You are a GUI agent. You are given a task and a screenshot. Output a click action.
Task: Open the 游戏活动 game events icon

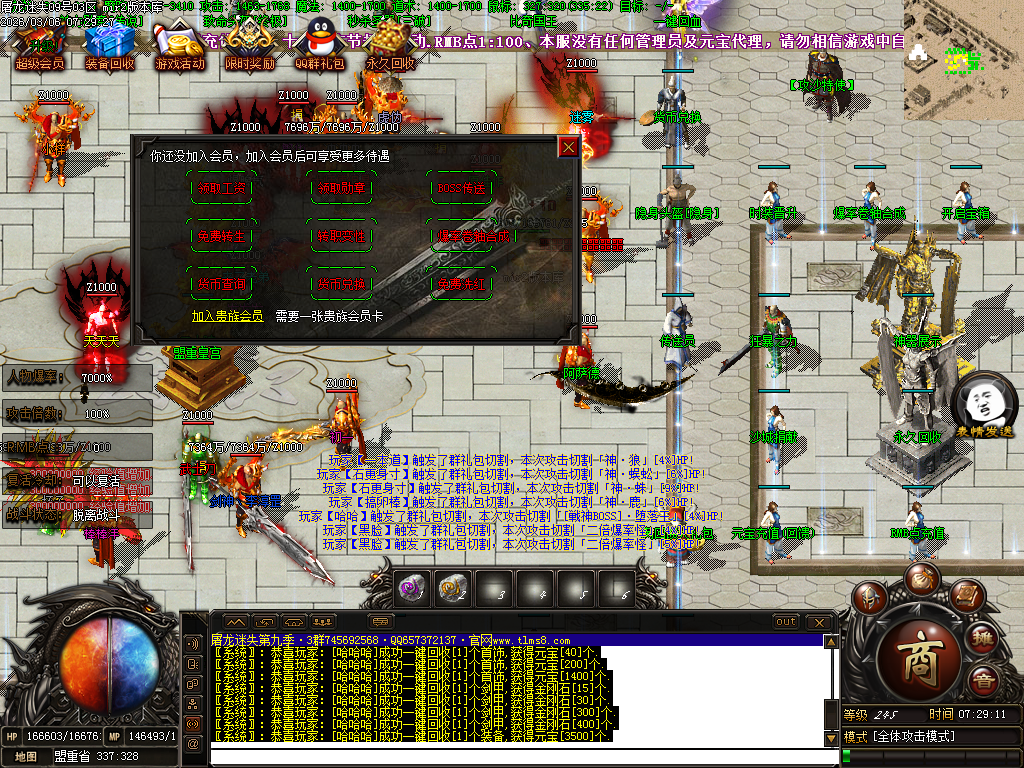pos(180,45)
